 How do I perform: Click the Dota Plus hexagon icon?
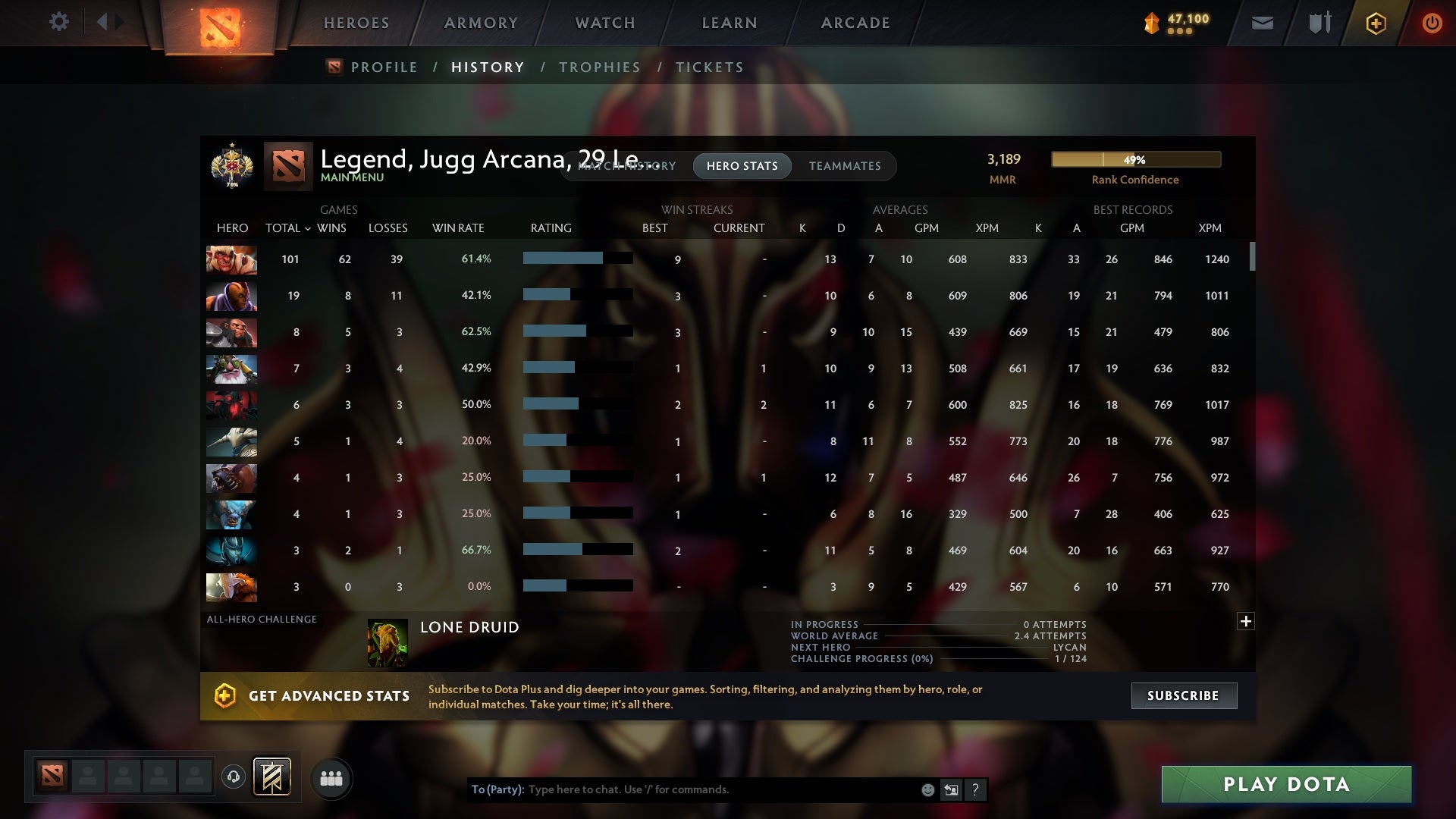coord(1375,23)
